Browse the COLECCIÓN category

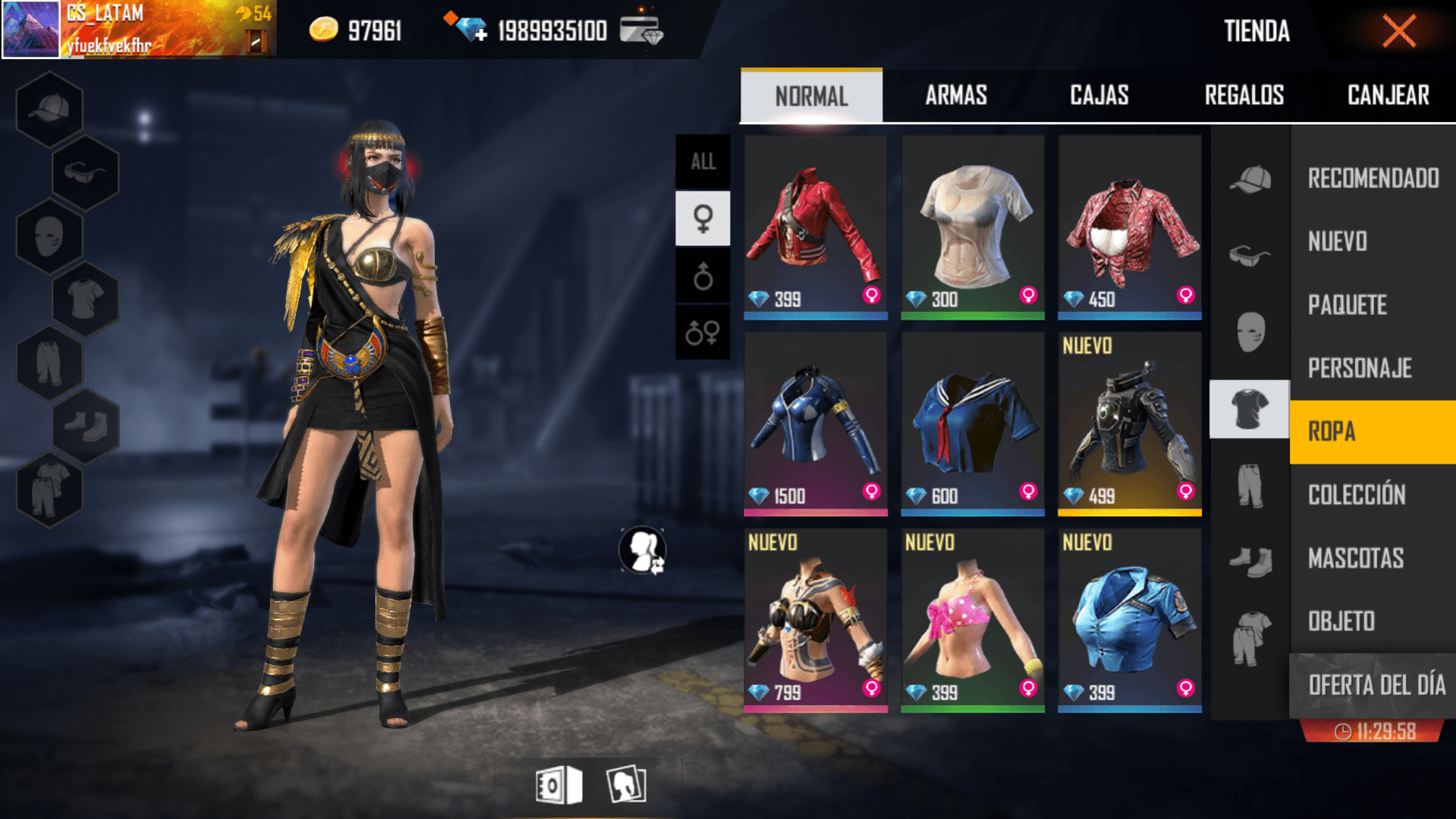[1356, 495]
